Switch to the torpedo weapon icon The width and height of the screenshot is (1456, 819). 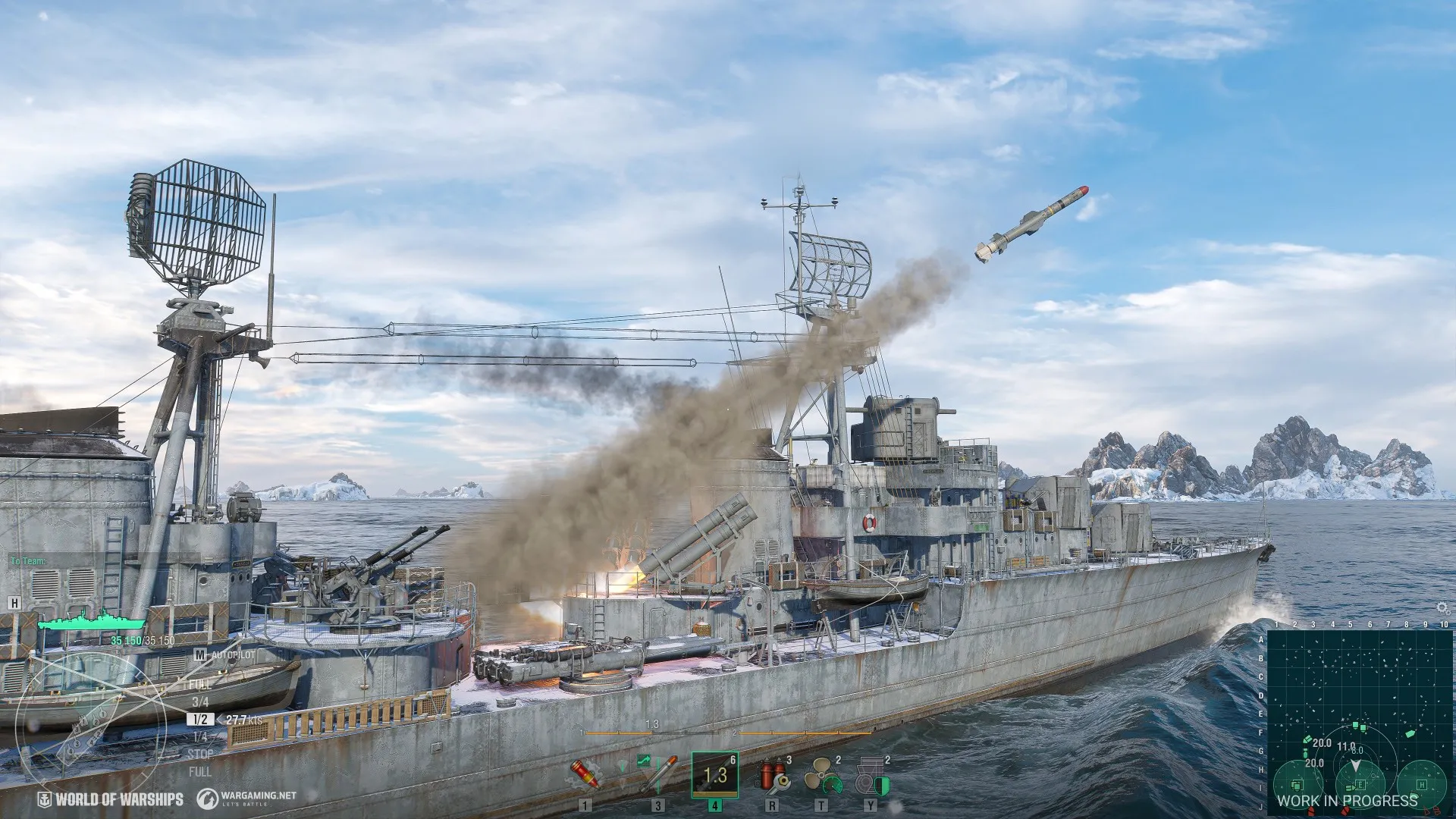(657, 775)
